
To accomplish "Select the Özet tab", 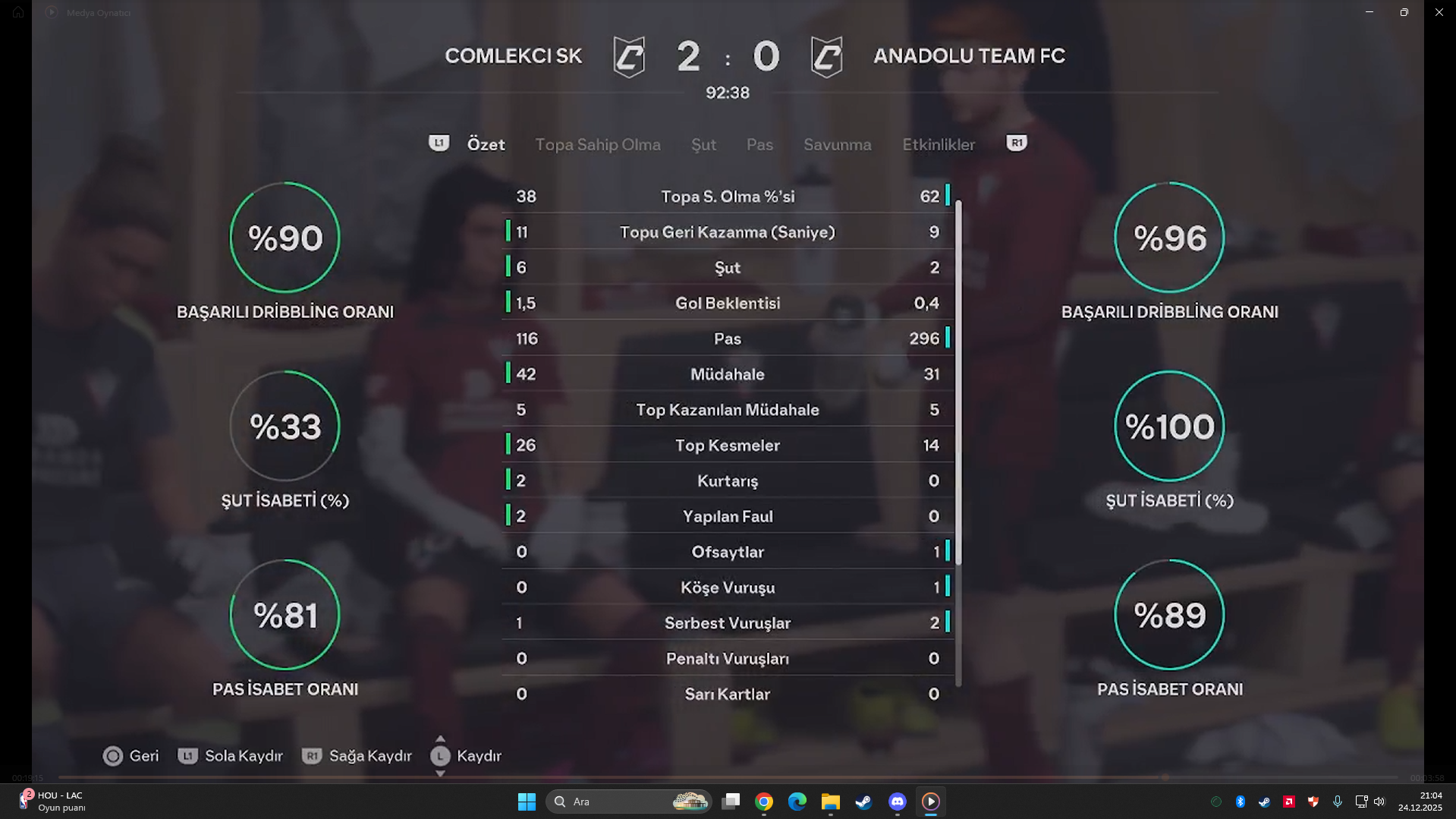I will click(486, 144).
